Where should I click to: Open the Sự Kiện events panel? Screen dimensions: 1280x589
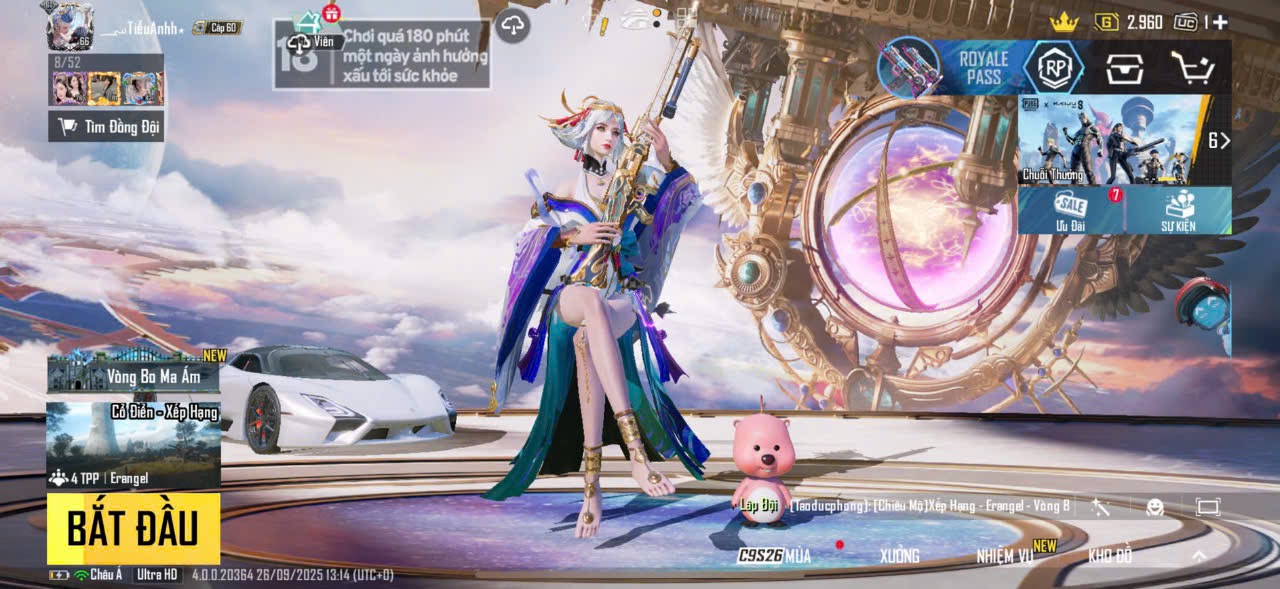point(1177,210)
